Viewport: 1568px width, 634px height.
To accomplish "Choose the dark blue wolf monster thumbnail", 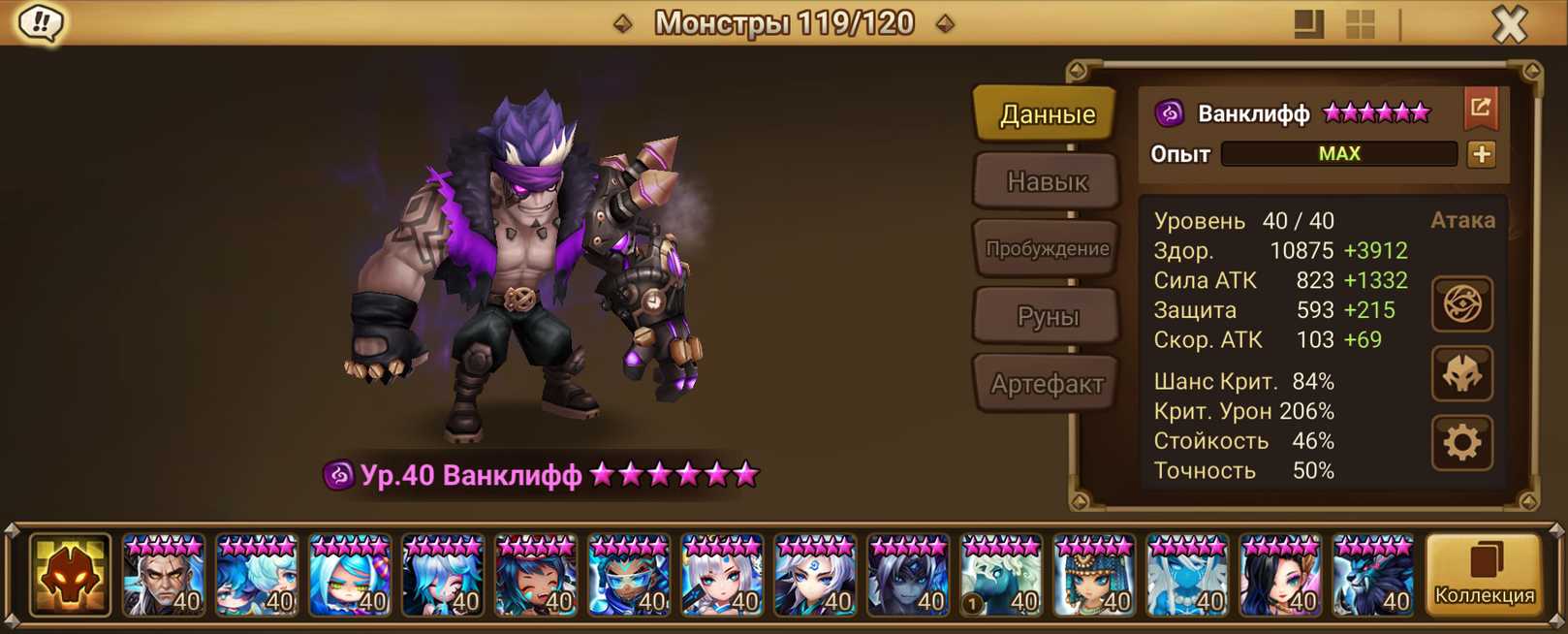I will [1372, 577].
